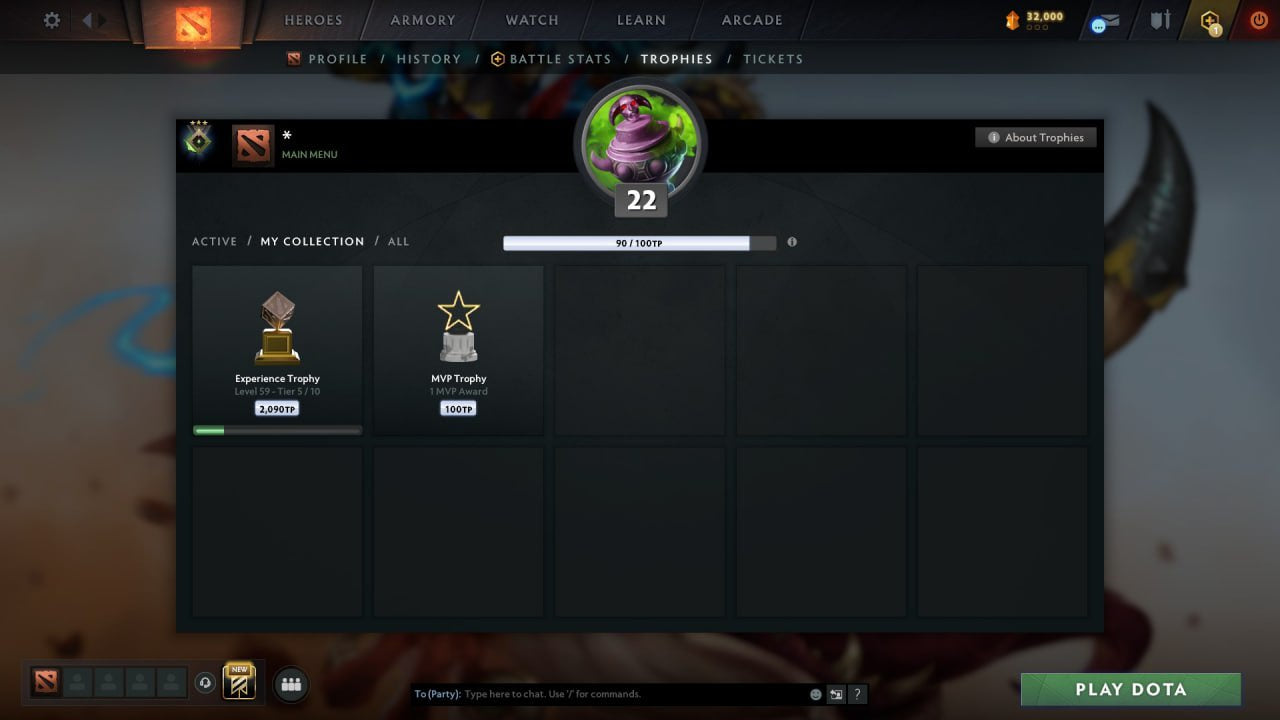Switch to the HISTORY tab

point(429,59)
